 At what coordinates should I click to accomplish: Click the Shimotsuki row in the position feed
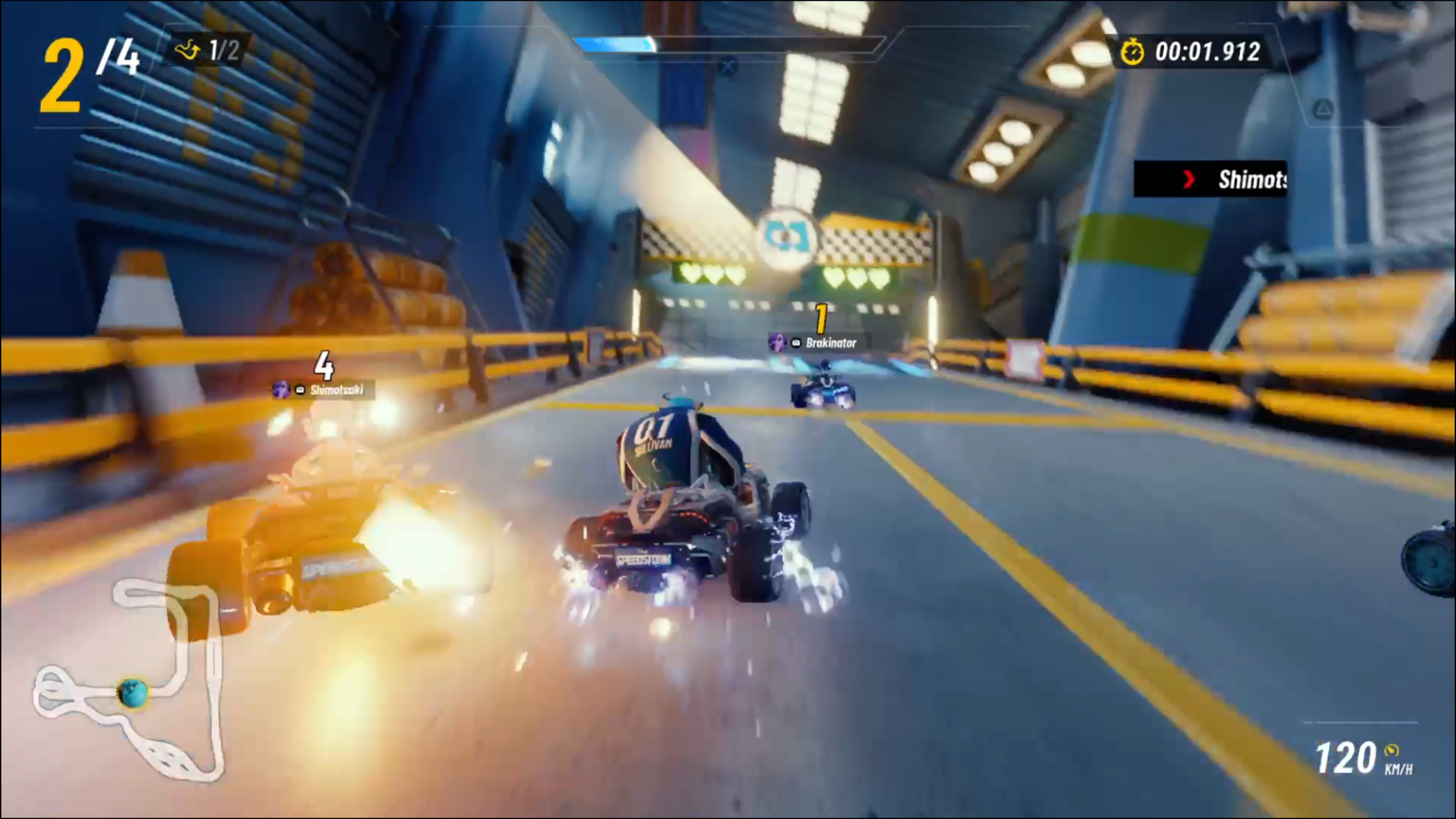[1210, 180]
